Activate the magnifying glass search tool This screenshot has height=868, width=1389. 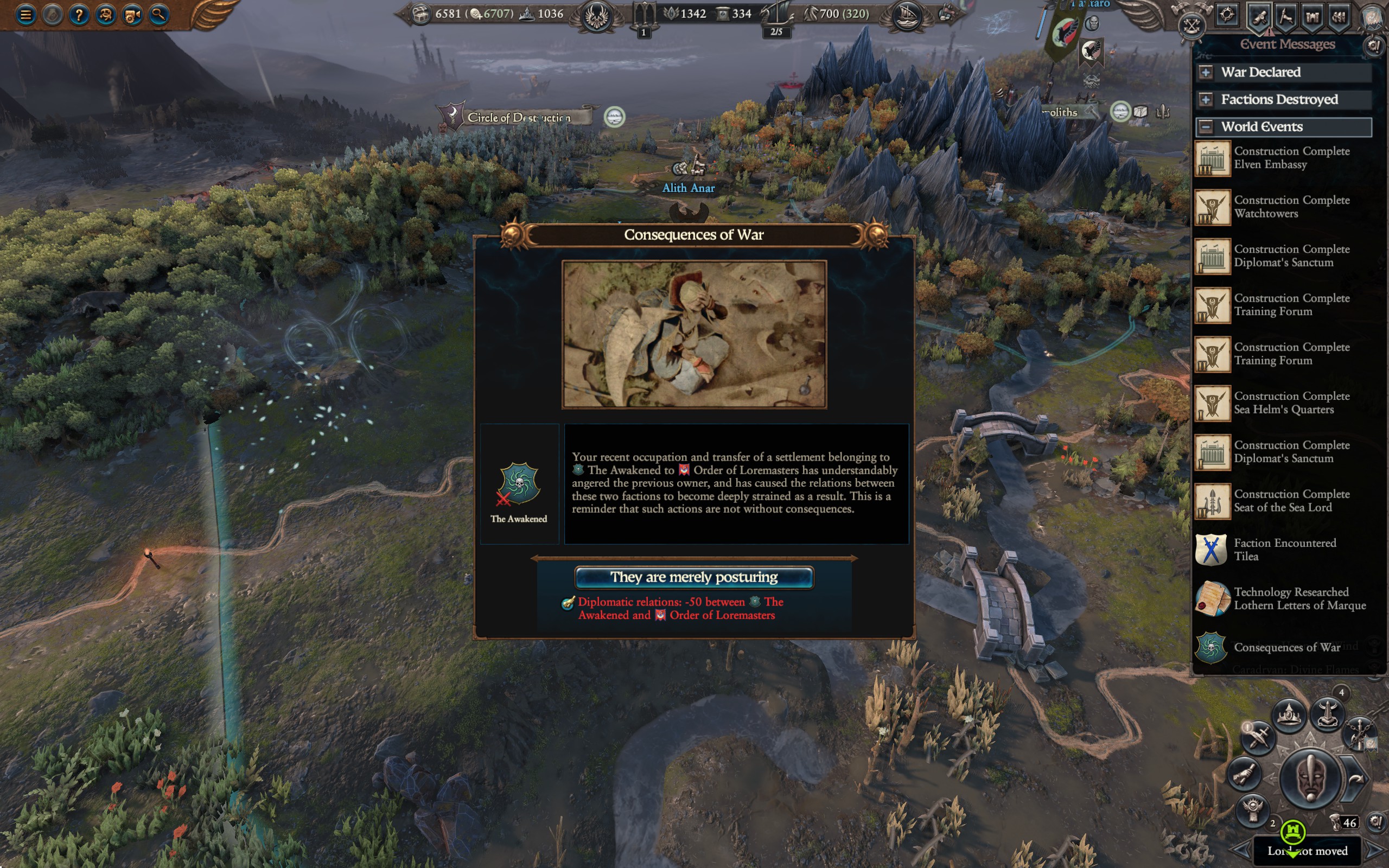click(x=159, y=16)
